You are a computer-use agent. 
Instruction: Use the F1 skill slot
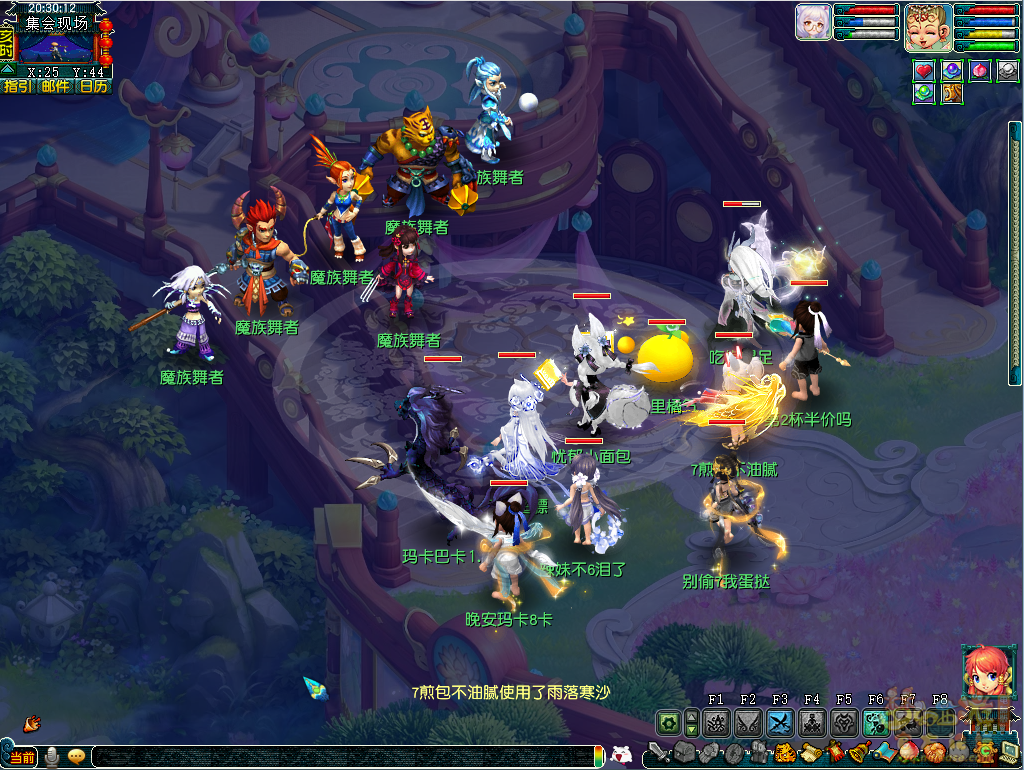pos(716,722)
